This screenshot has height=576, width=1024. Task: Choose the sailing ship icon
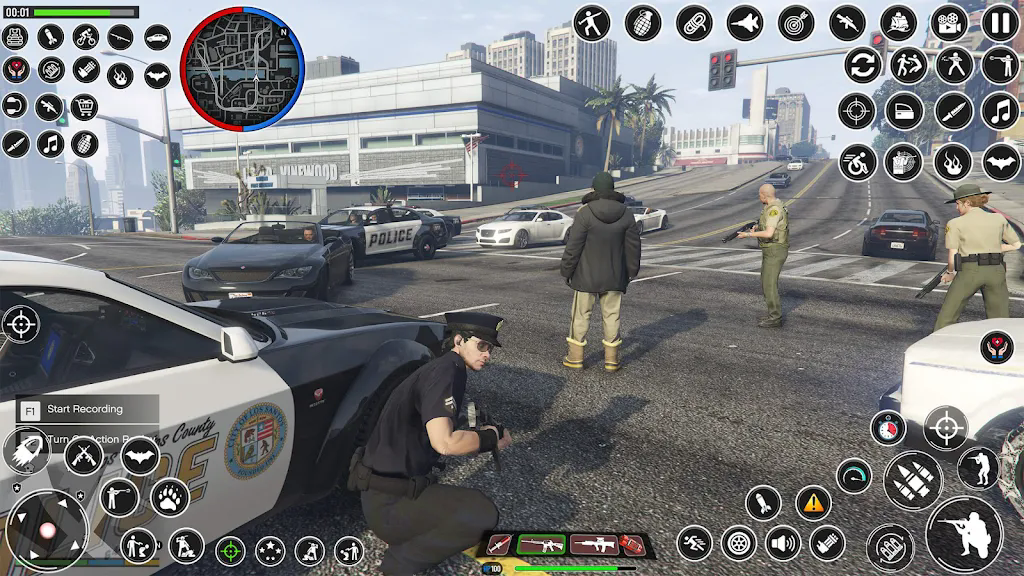(x=898, y=22)
